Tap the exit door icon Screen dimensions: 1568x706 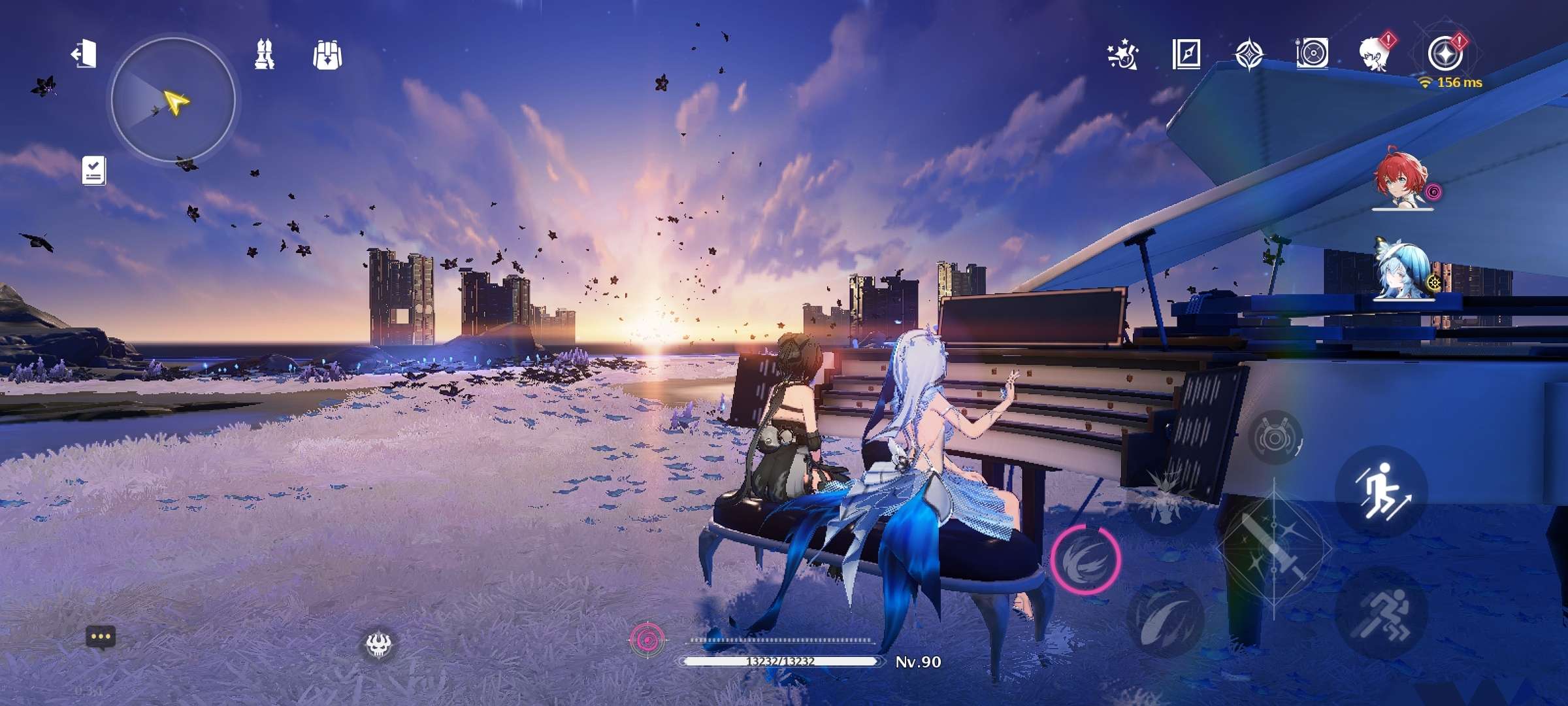pyautogui.click(x=84, y=54)
